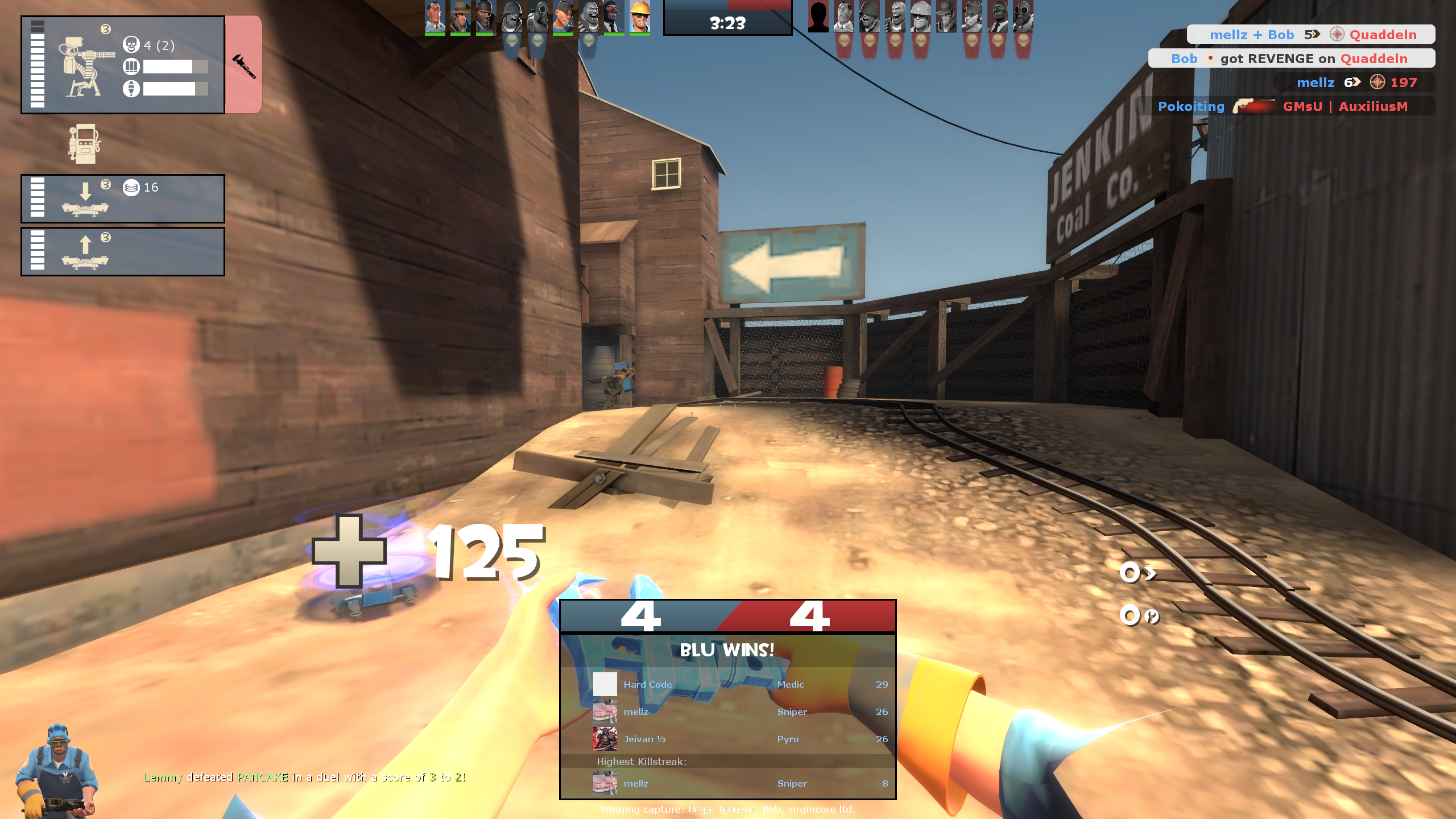Select the level 3 sentry gun status panel
The height and width of the screenshot is (819, 1456).
pyautogui.click(x=123, y=65)
